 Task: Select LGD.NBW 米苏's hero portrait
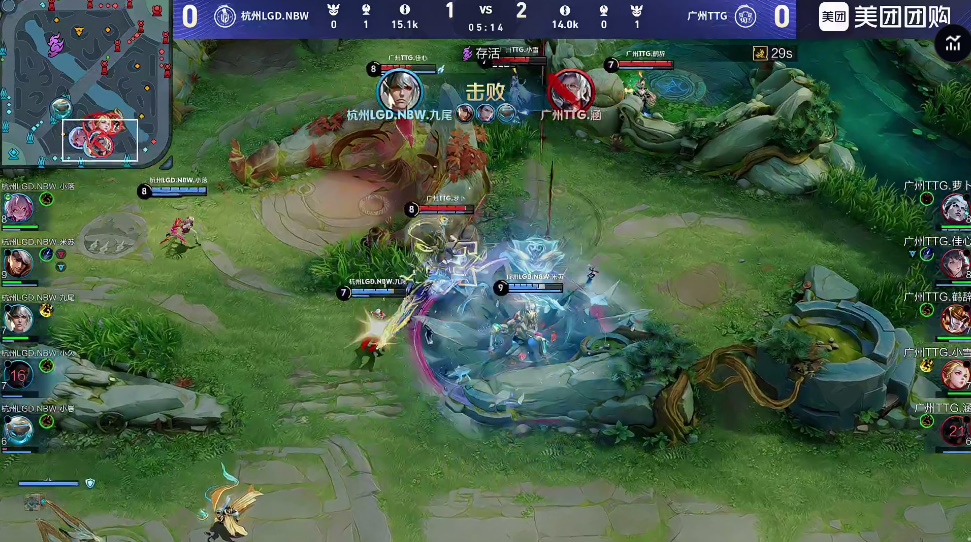18,263
